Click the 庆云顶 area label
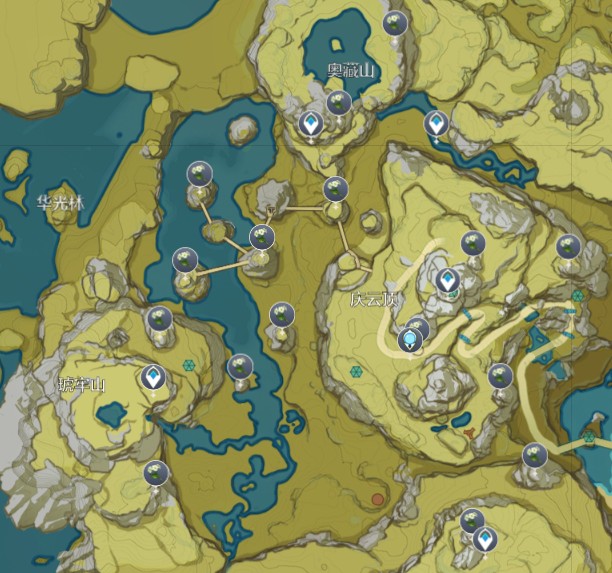Screen dimensions: 612x573 369,299
